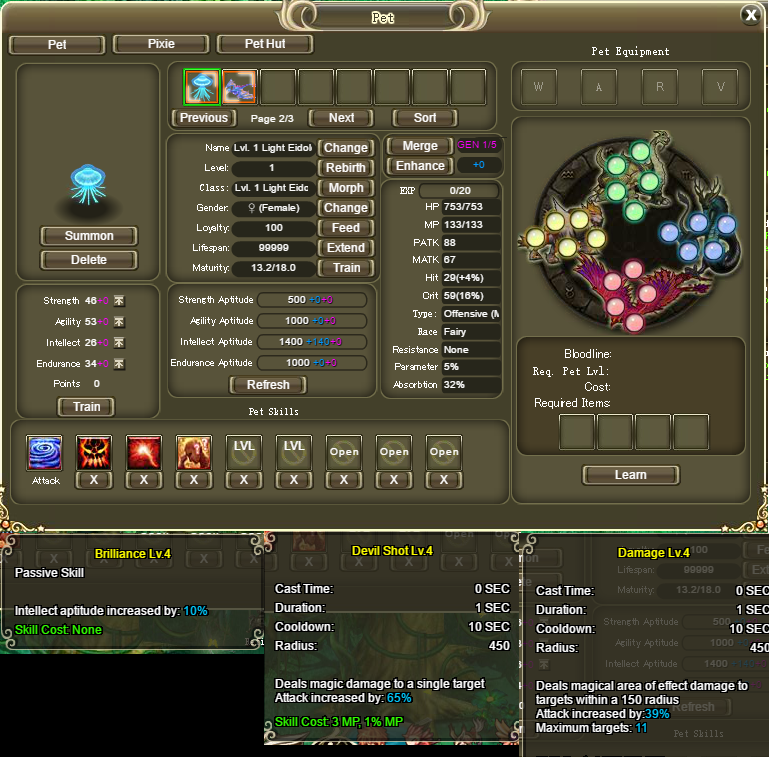Switch to the Pixie tab
This screenshot has width=769, height=757.
pyautogui.click(x=160, y=44)
